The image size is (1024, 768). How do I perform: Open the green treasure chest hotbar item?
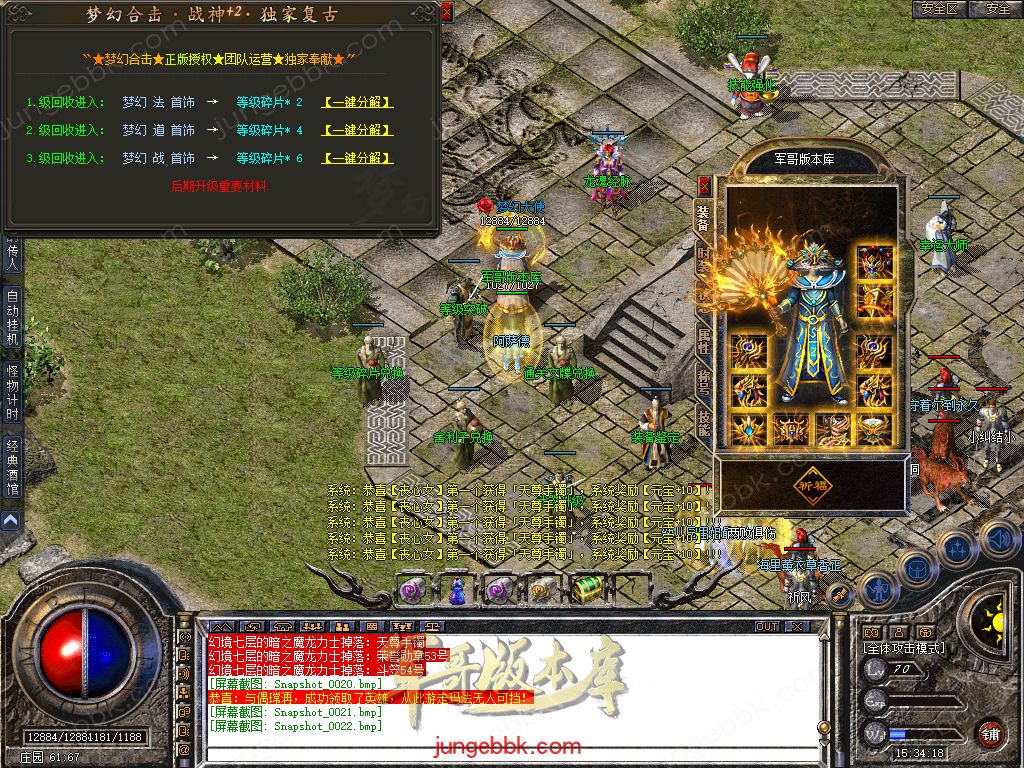click(x=588, y=589)
